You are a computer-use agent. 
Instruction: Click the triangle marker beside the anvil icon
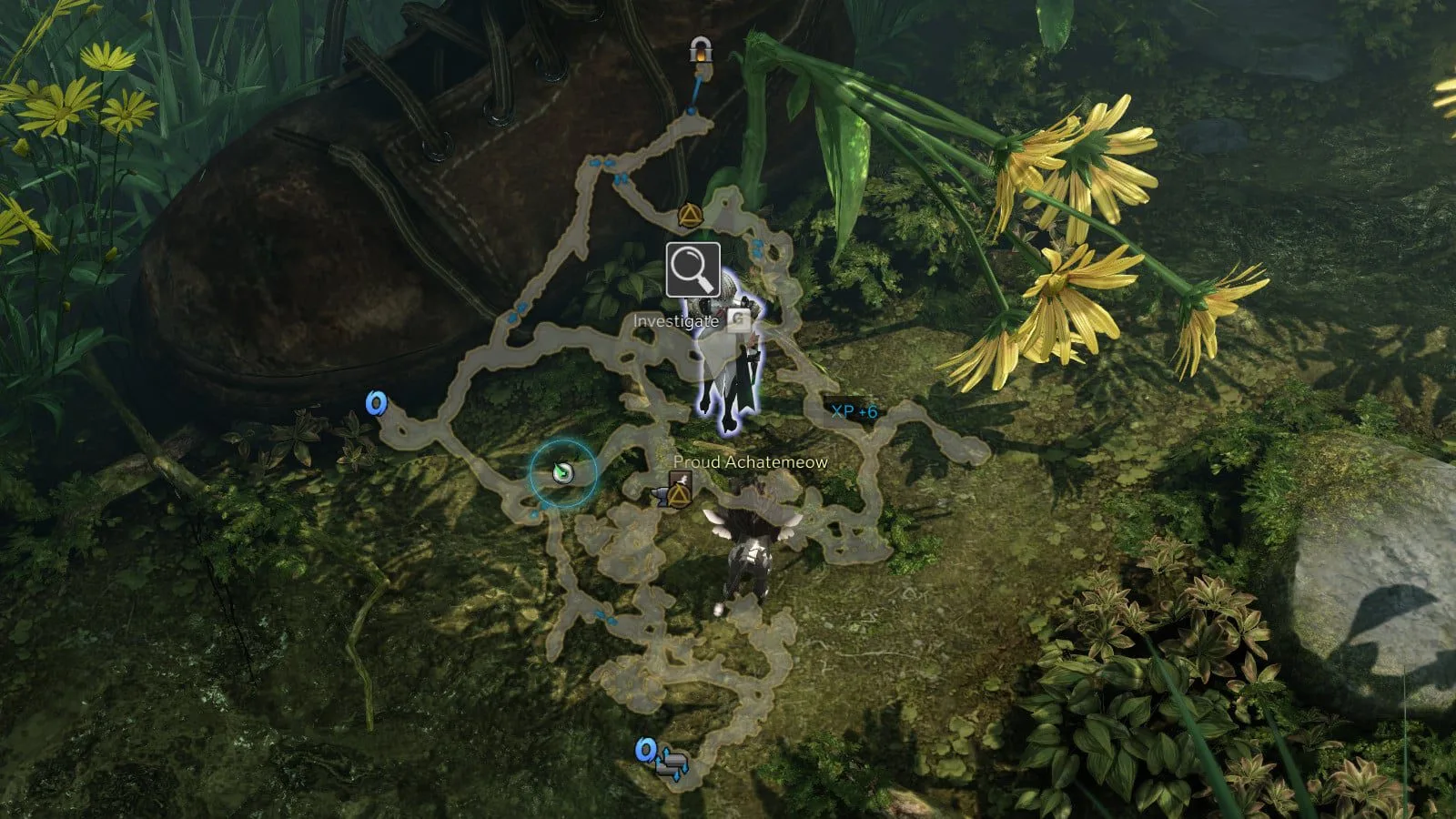coord(679,491)
